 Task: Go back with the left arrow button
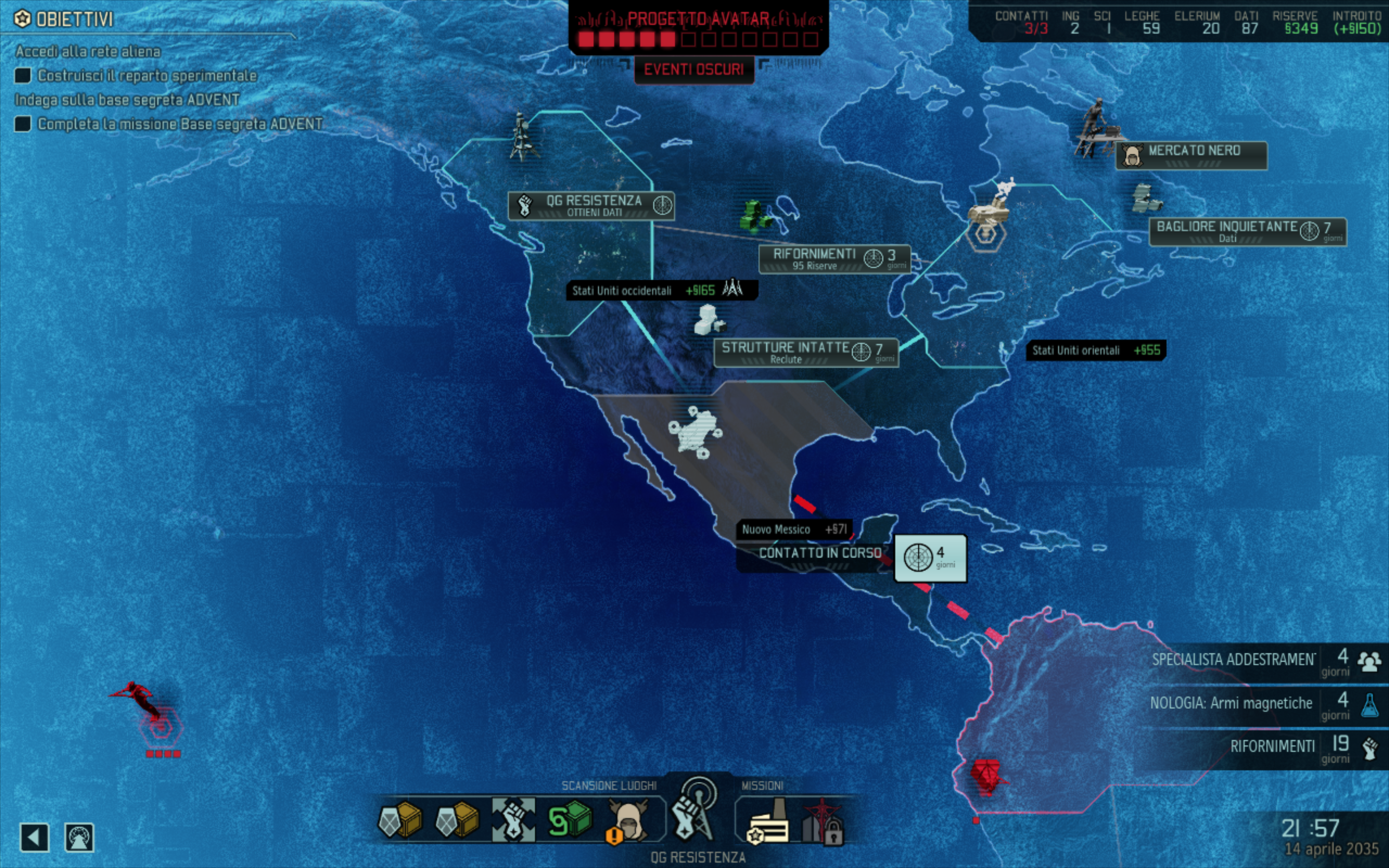click(34, 837)
